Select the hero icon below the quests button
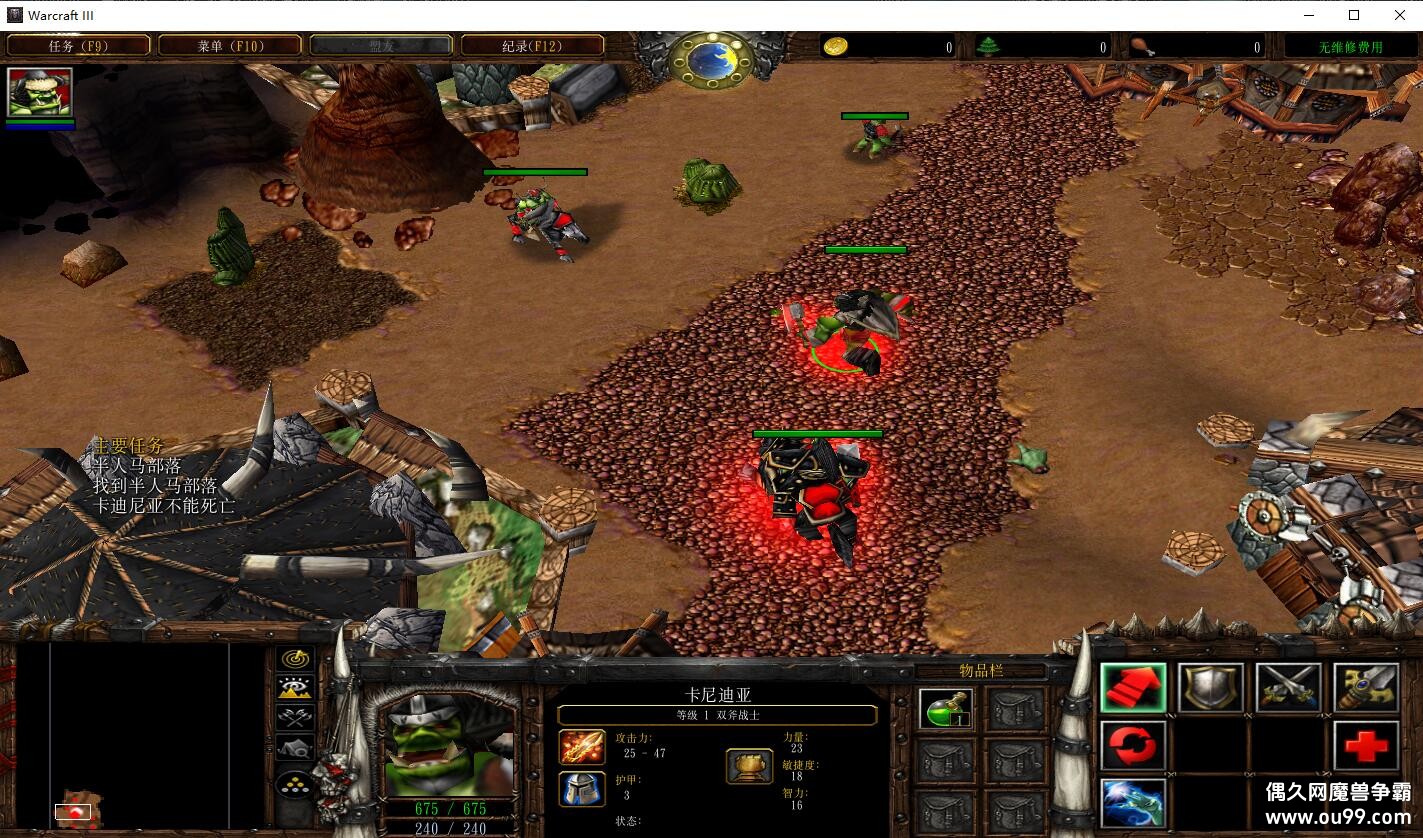Screen dimensions: 1423x838 (40, 93)
